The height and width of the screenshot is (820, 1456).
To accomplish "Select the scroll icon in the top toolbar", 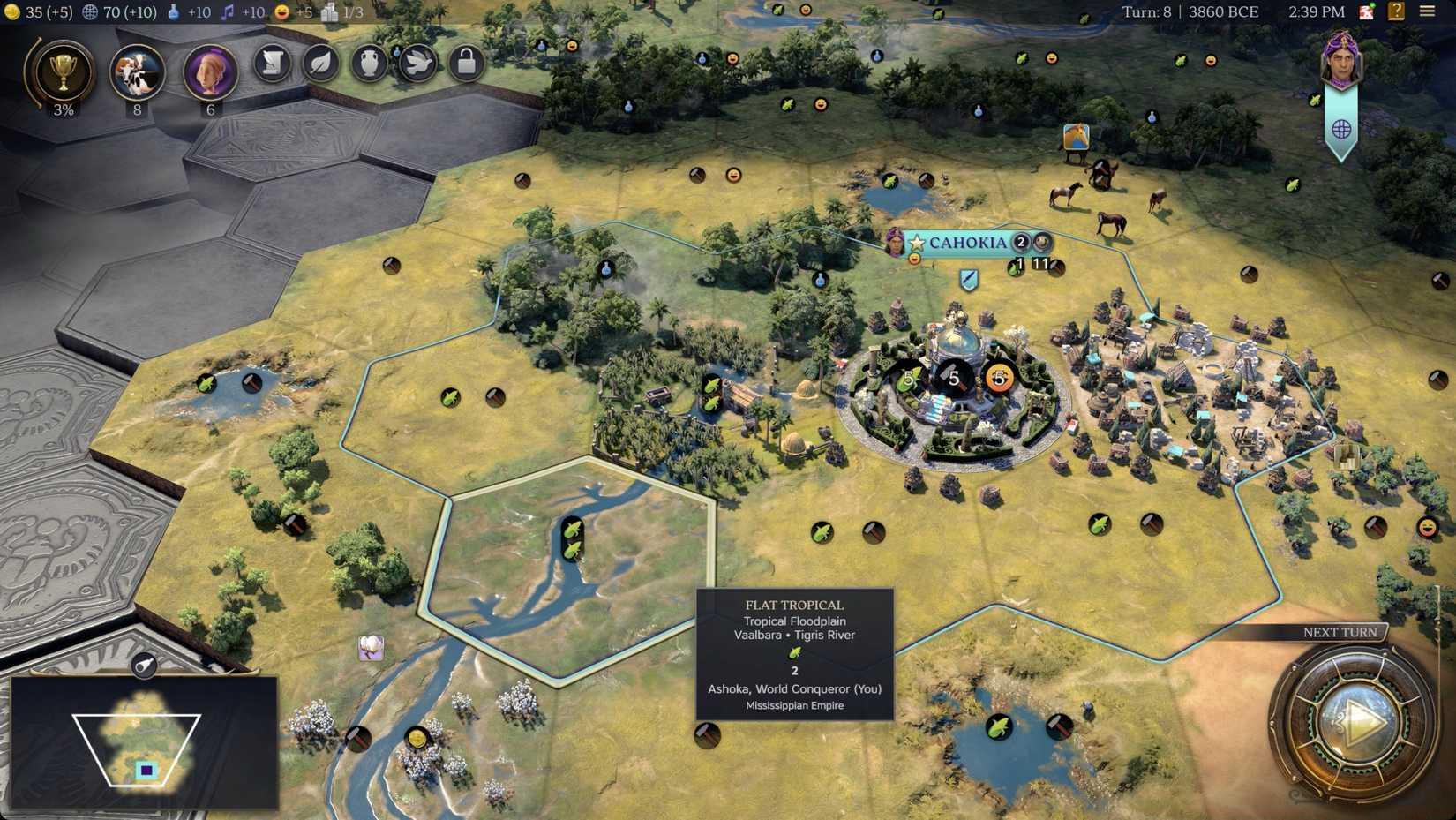I will tap(271, 64).
